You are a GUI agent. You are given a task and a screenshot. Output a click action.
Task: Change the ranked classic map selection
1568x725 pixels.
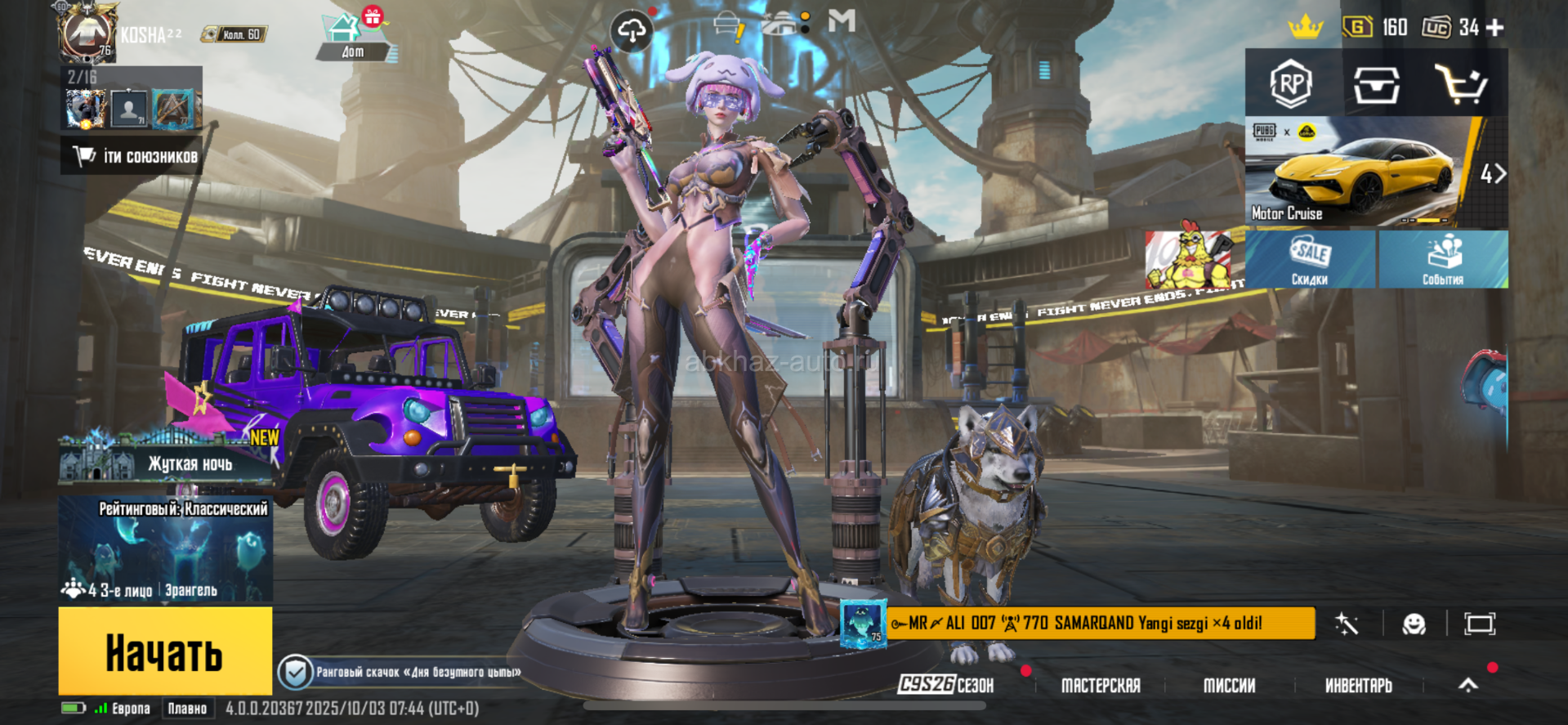(165, 549)
